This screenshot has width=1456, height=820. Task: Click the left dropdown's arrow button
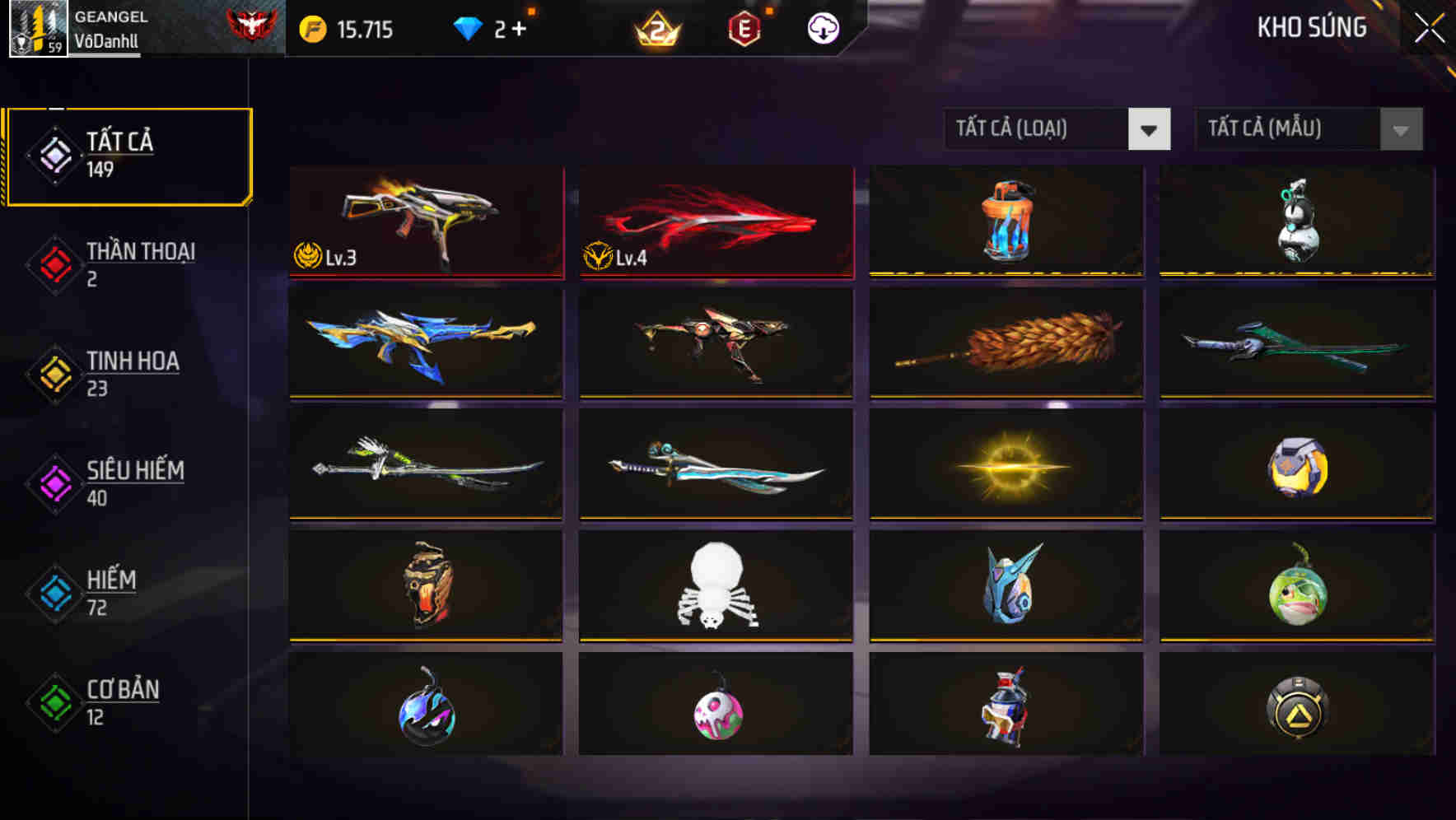pyautogui.click(x=1150, y=129)
